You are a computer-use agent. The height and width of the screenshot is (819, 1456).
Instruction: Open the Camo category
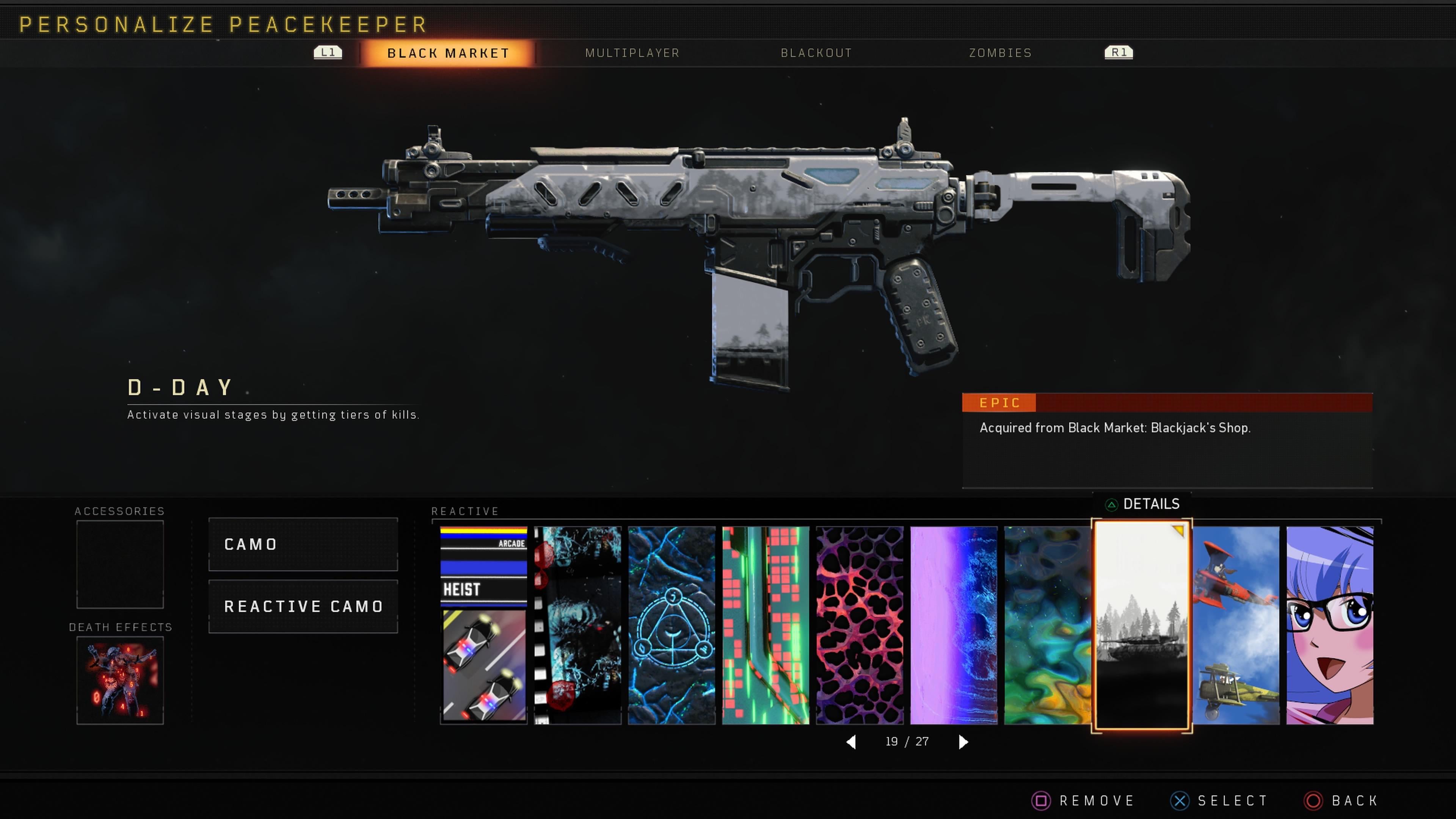point(303,544)
